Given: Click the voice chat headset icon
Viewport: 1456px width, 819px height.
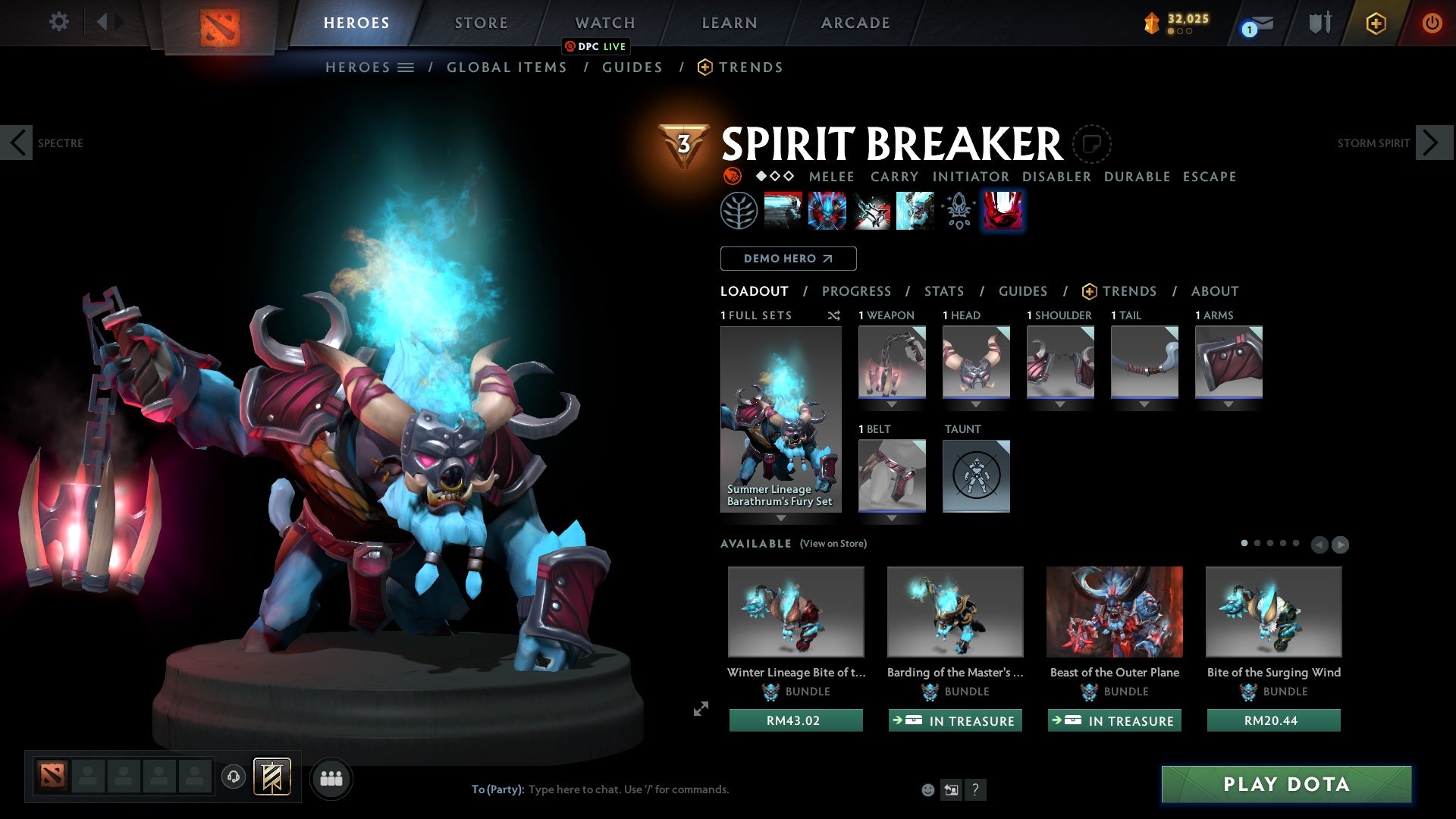Looking at the screenshot, I should (233, 778).
